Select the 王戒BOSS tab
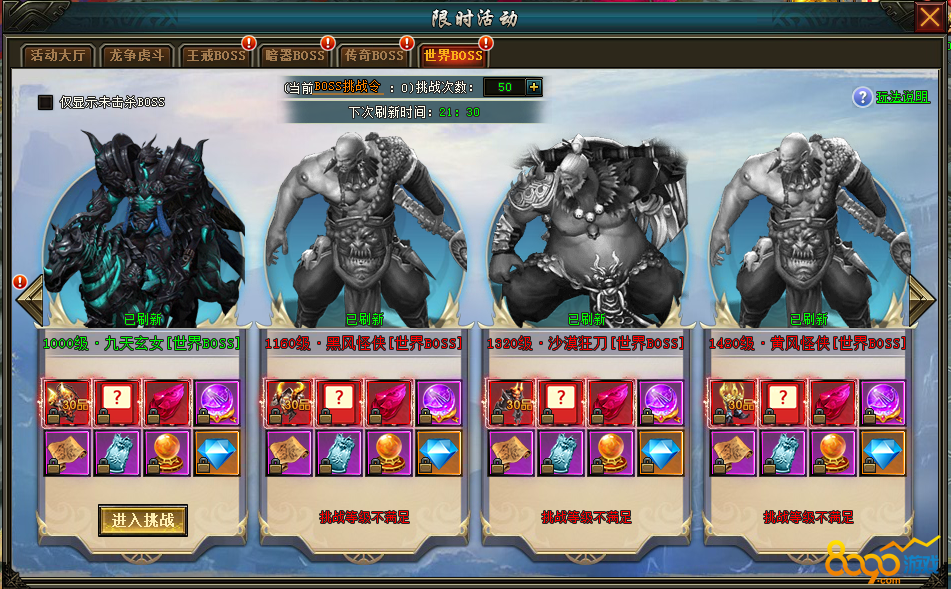Screen dimensions: 951x589 click(215, 56)
